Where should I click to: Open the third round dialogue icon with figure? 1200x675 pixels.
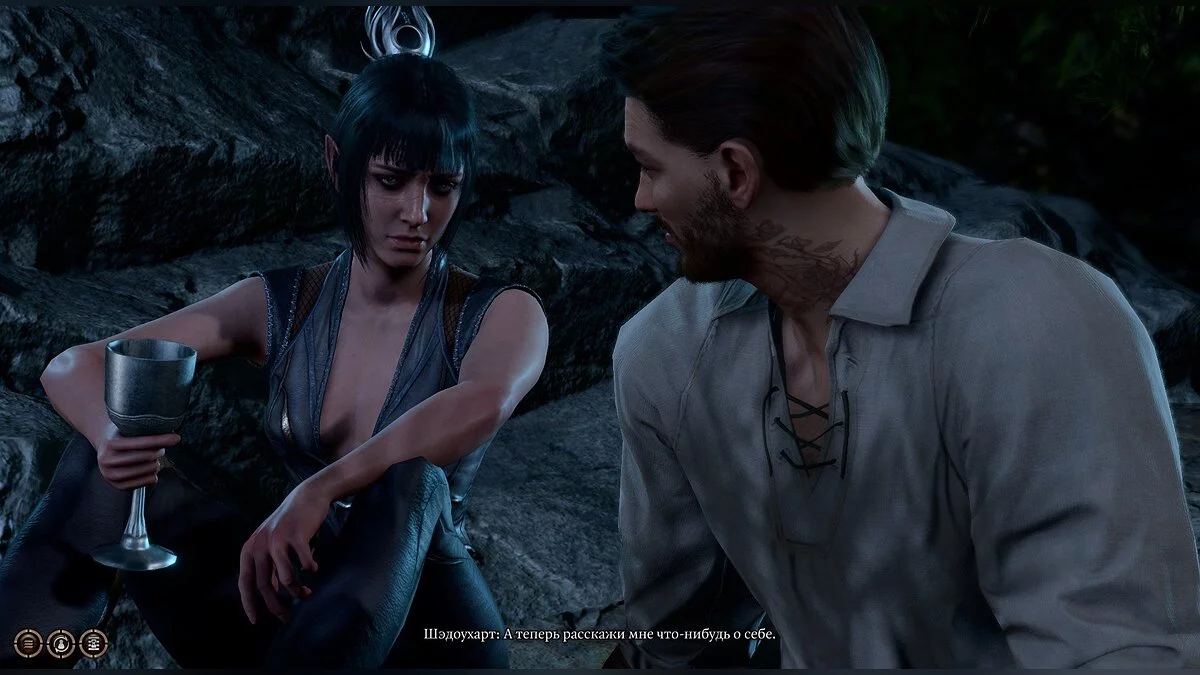[94, 643]
